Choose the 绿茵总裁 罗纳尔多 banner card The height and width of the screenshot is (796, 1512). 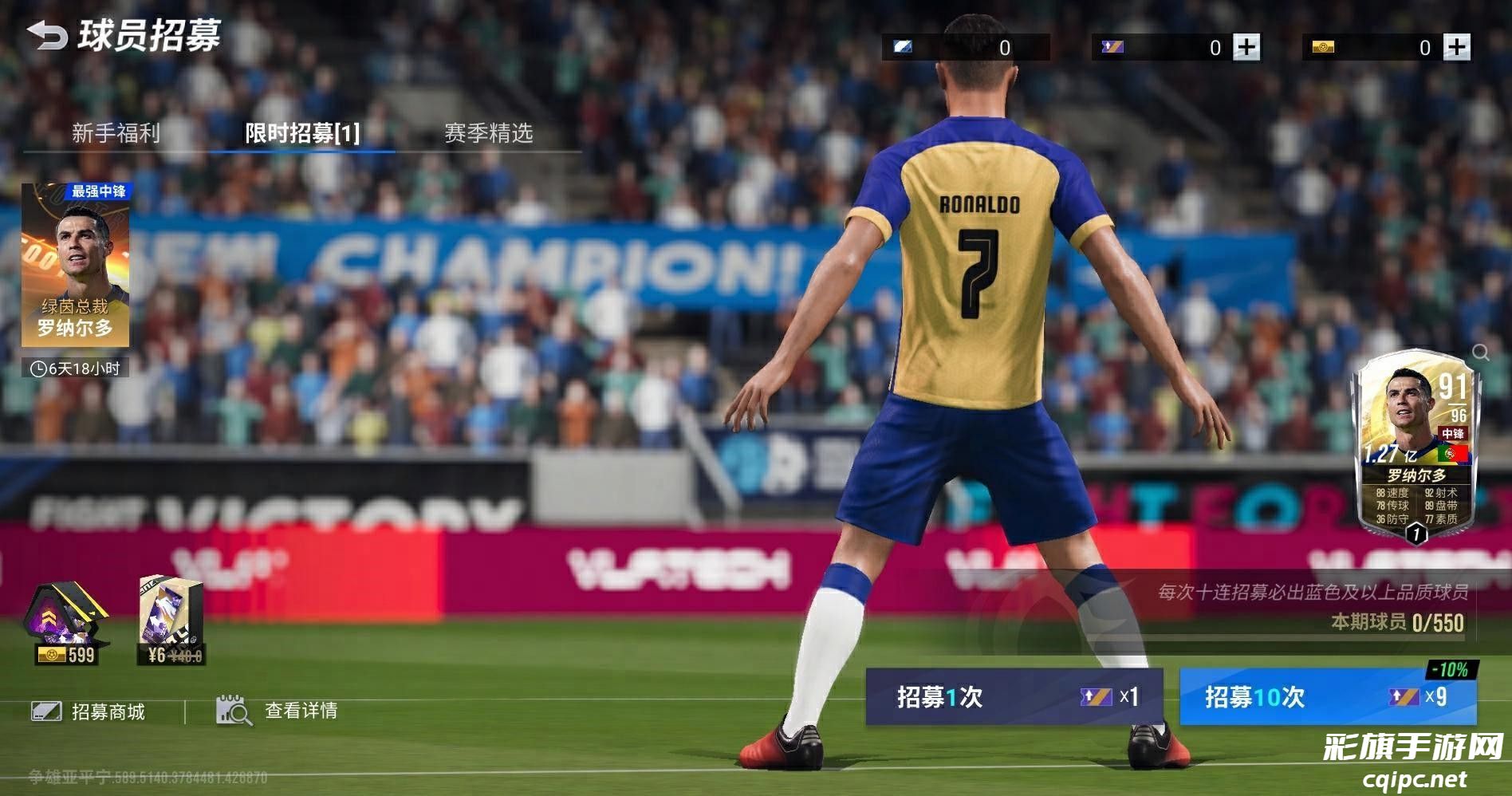tap(75, 266)
